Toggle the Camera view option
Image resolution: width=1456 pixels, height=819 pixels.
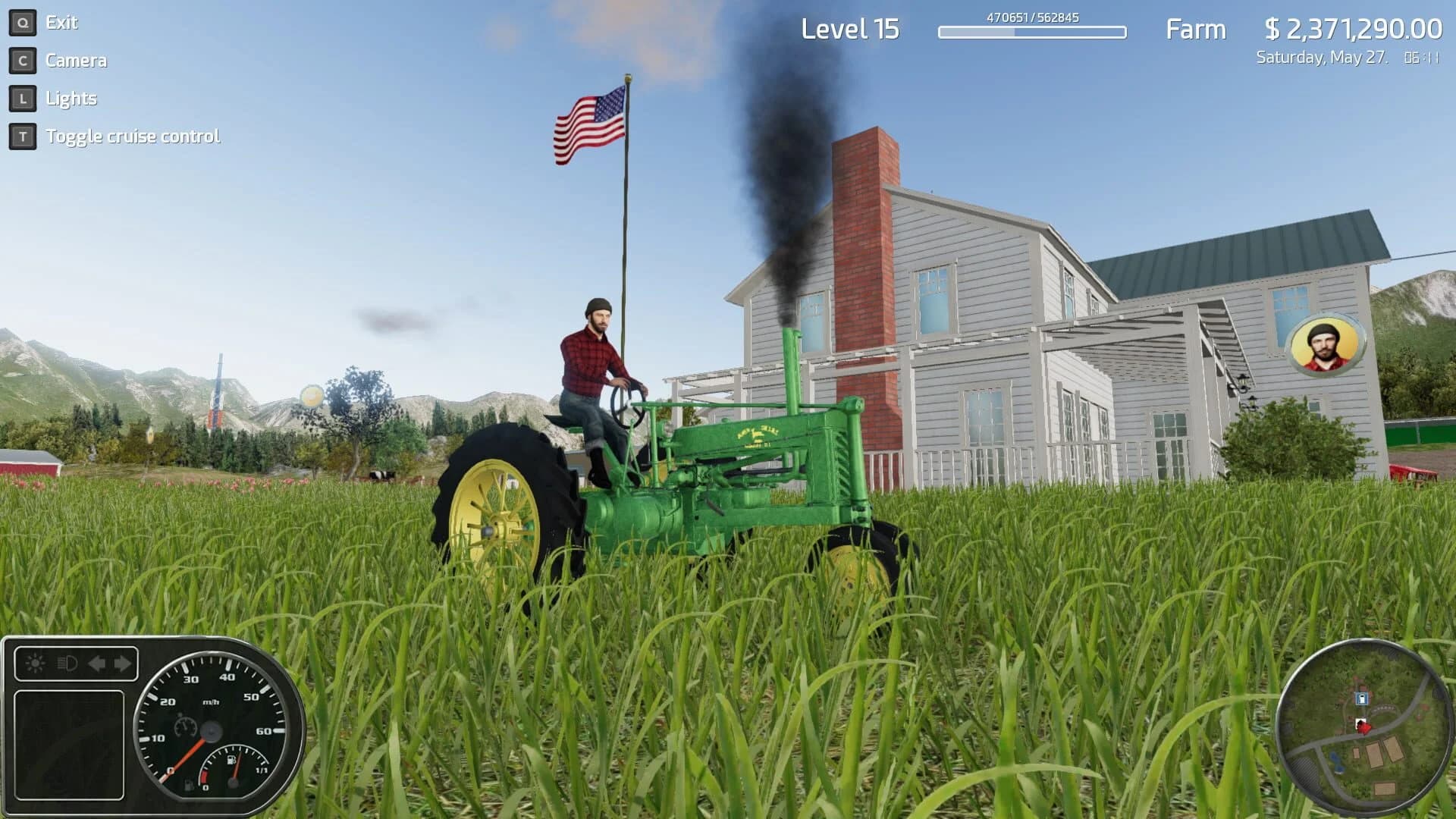click(x=76, y=61)
